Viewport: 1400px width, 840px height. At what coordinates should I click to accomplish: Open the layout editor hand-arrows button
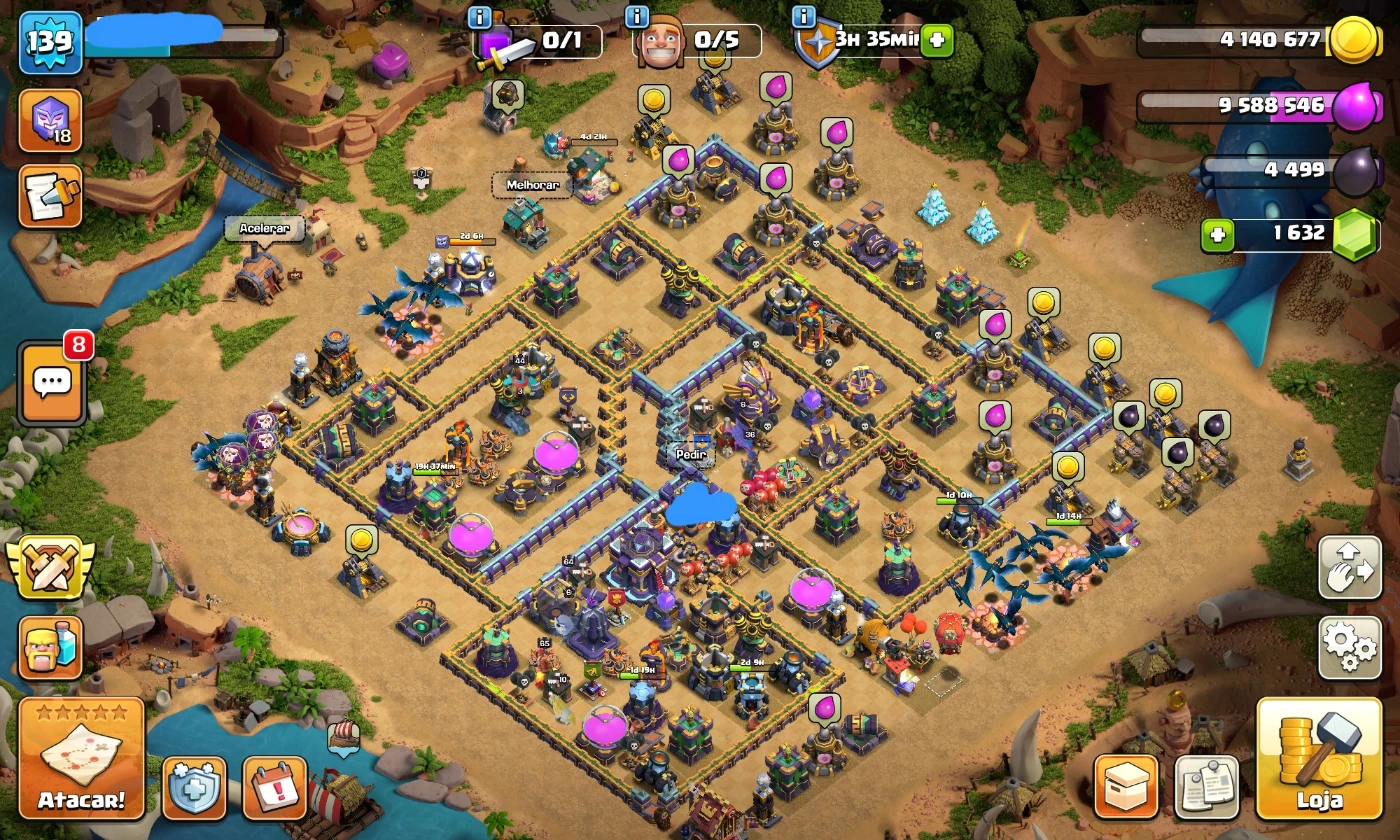click(1349, 567)
